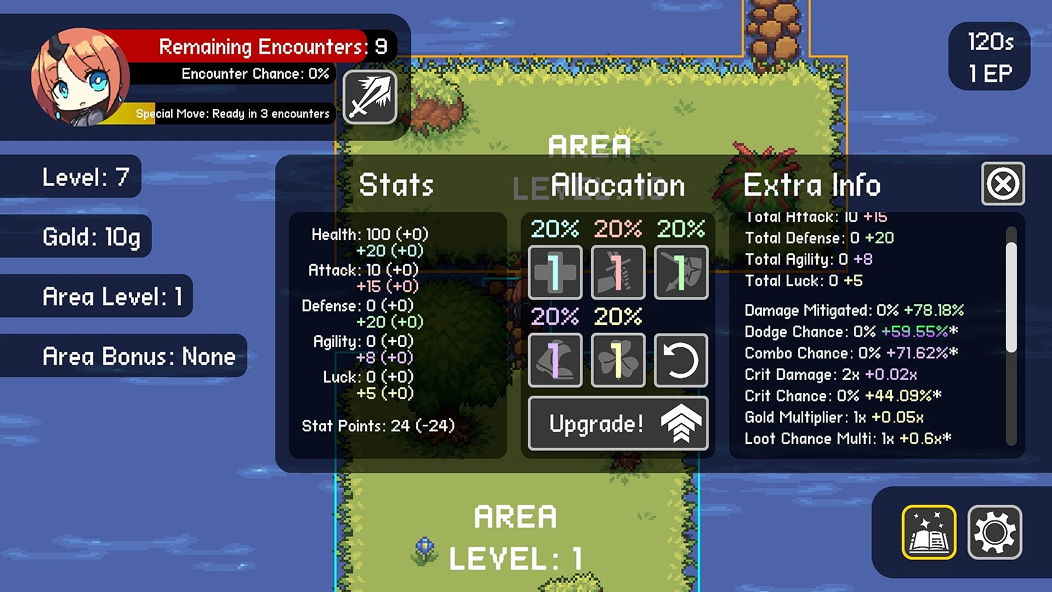
Task: Allocate a point to Attack (sword icon)
Action: click(618, 272)
